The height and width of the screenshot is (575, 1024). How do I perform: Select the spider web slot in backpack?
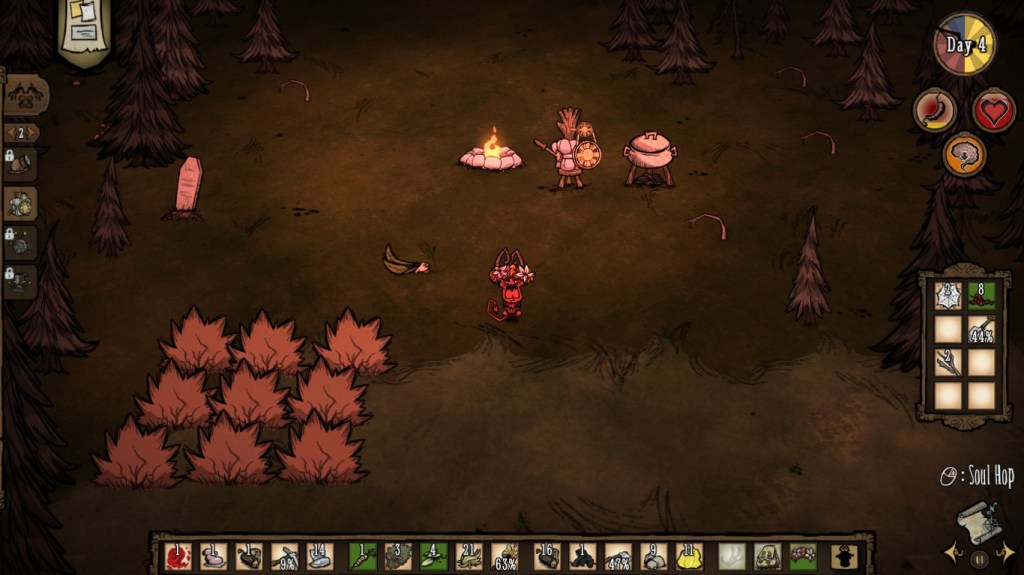coord(948,296)
